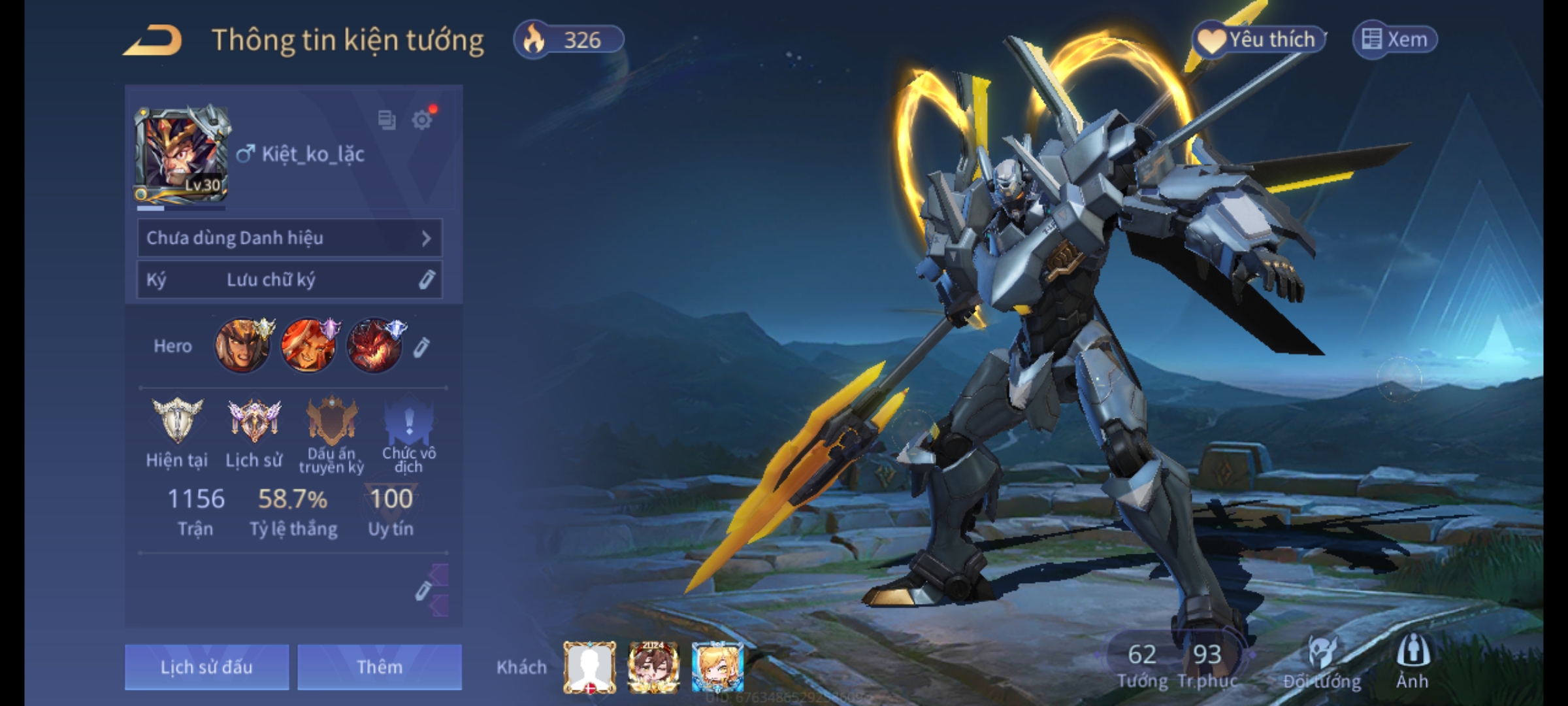Open Lịch sử đấu match history
Screen dimensions: 1568x706
coord(206,667)
